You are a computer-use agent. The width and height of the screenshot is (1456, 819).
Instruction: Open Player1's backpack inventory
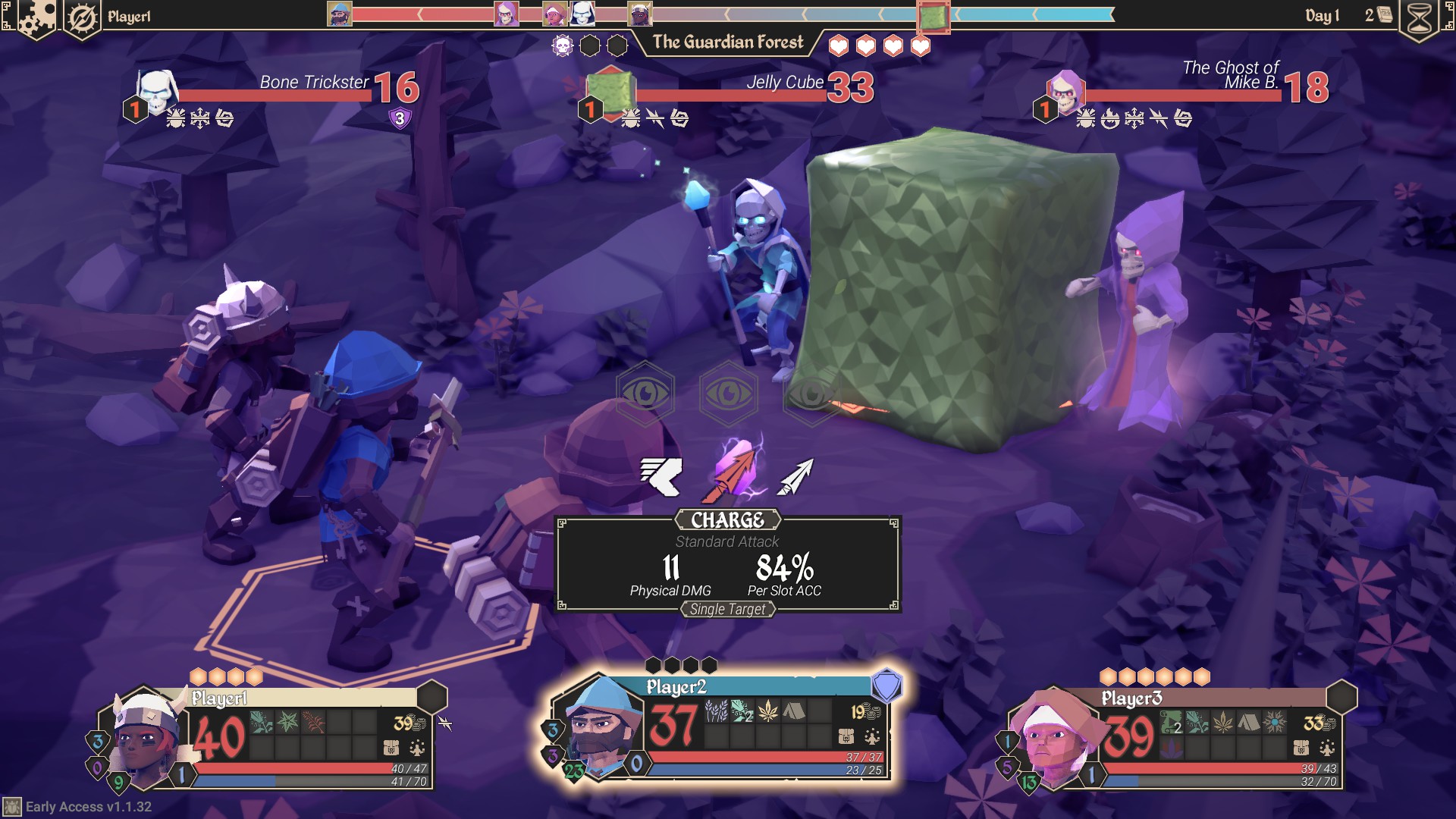(x=391, y=748)
